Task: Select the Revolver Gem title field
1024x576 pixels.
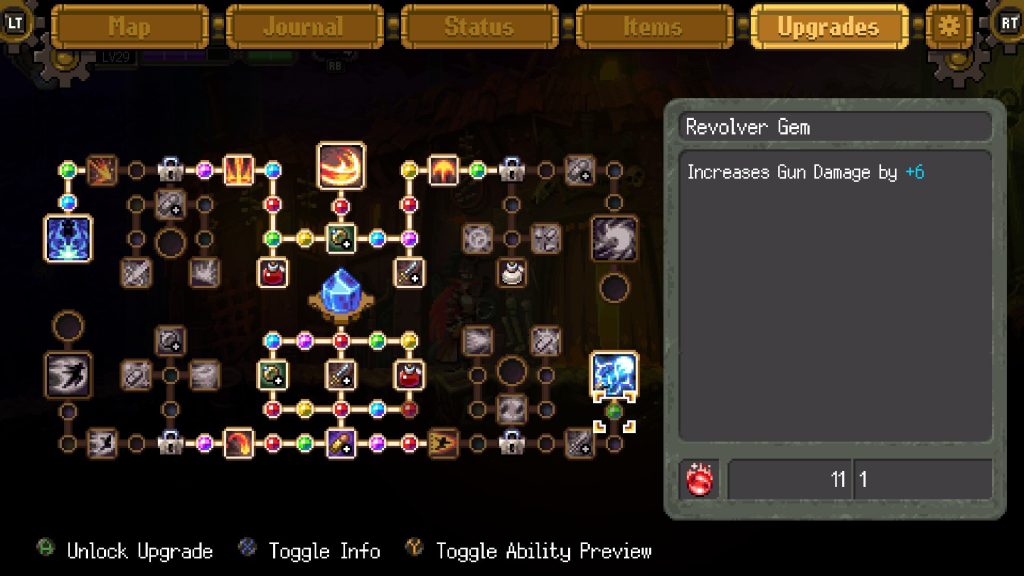Action: [x=836, y=127]
